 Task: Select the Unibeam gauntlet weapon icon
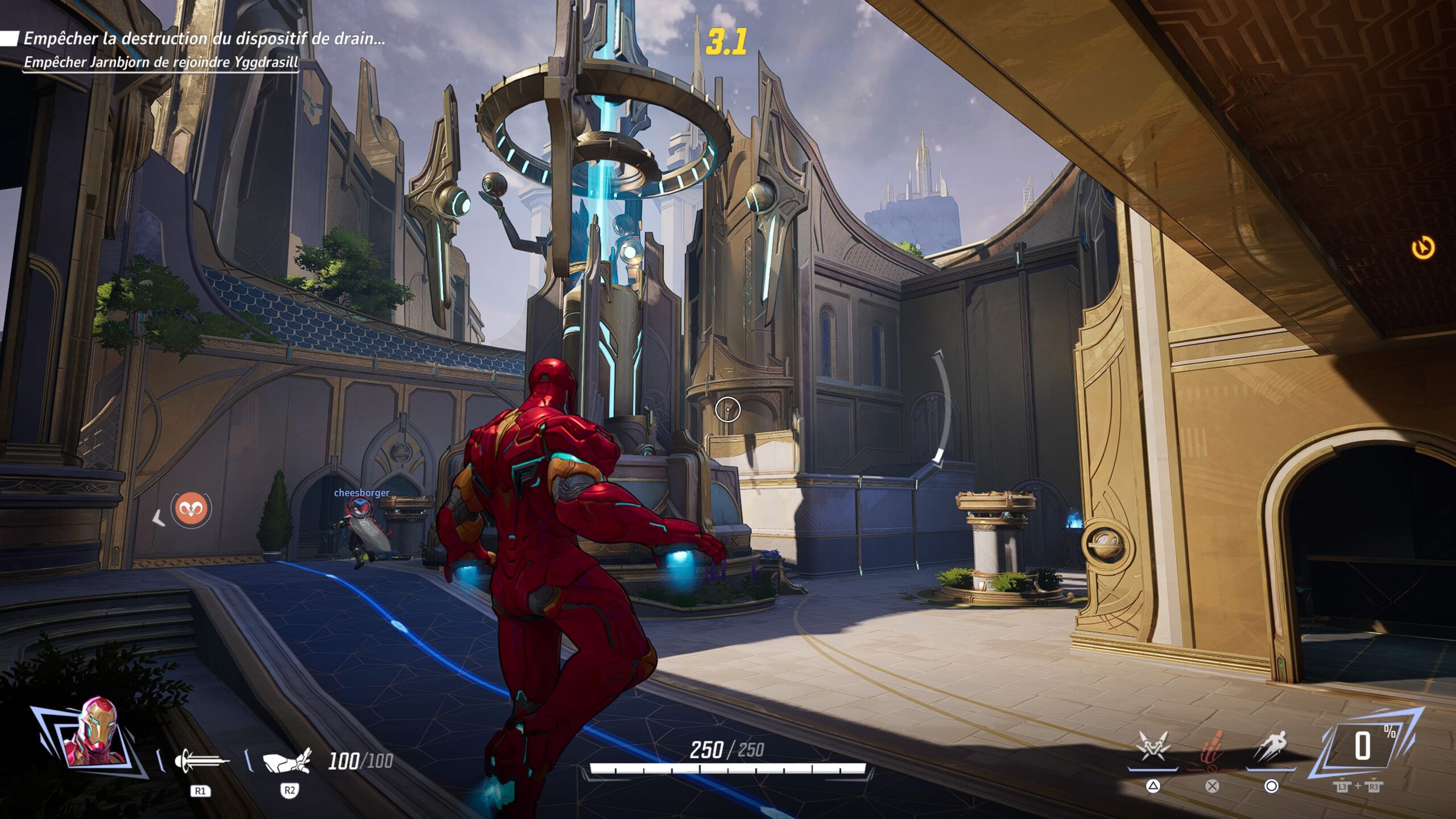[287, 761]
